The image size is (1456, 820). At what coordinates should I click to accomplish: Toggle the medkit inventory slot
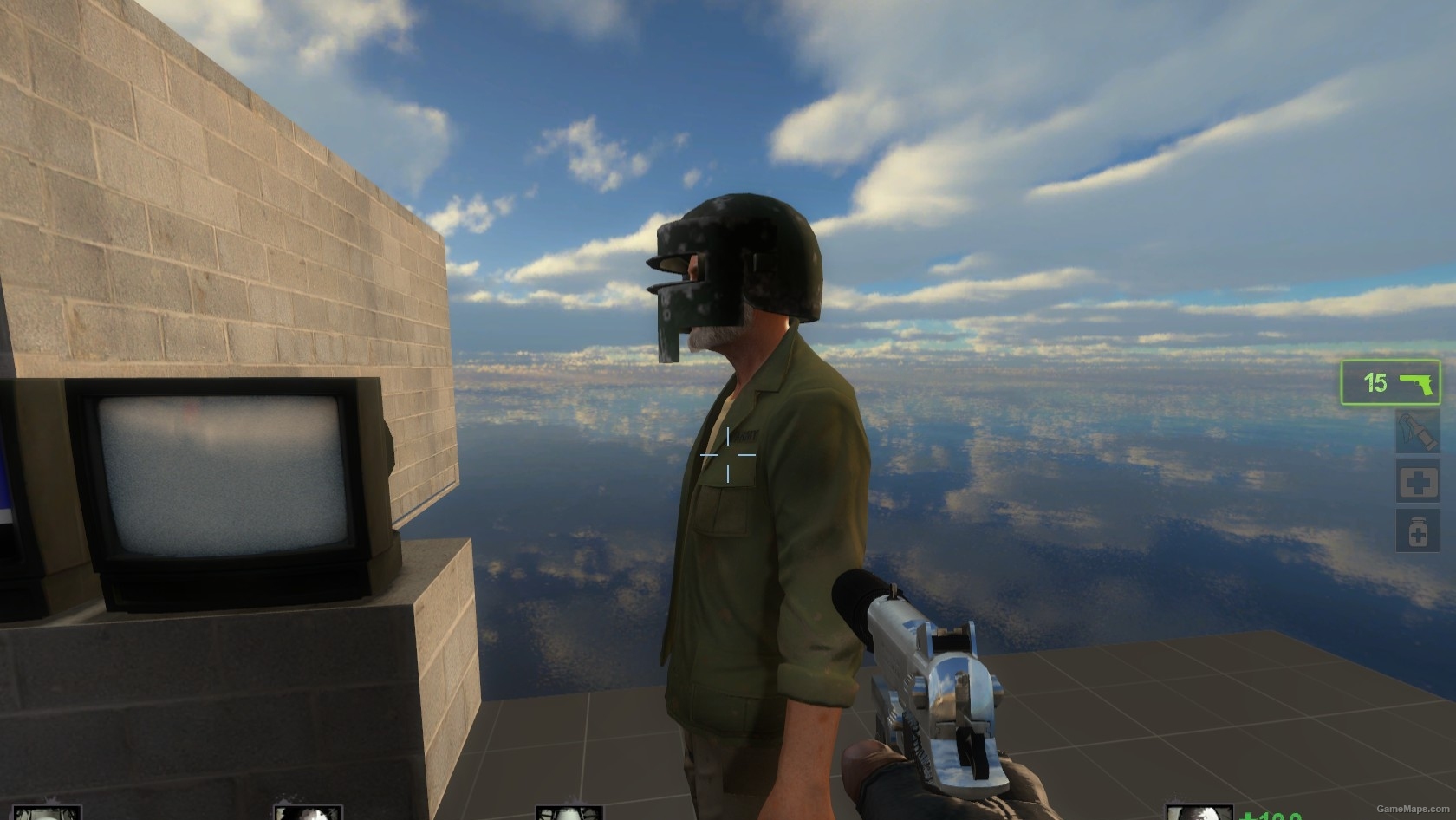[1418, 479]
